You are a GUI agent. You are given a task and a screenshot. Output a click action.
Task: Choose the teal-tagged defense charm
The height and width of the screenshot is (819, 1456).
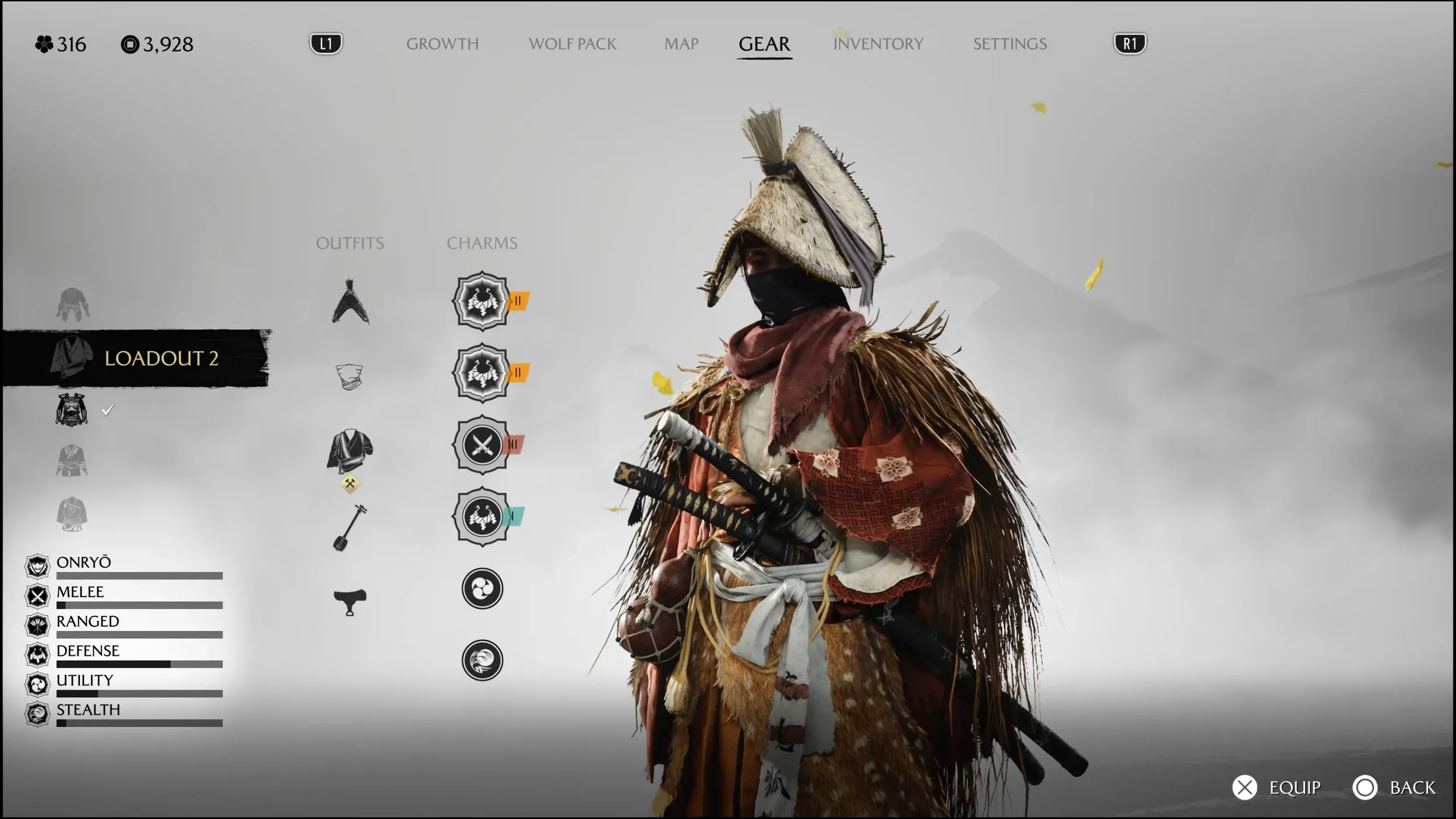[x=482, y=517]
